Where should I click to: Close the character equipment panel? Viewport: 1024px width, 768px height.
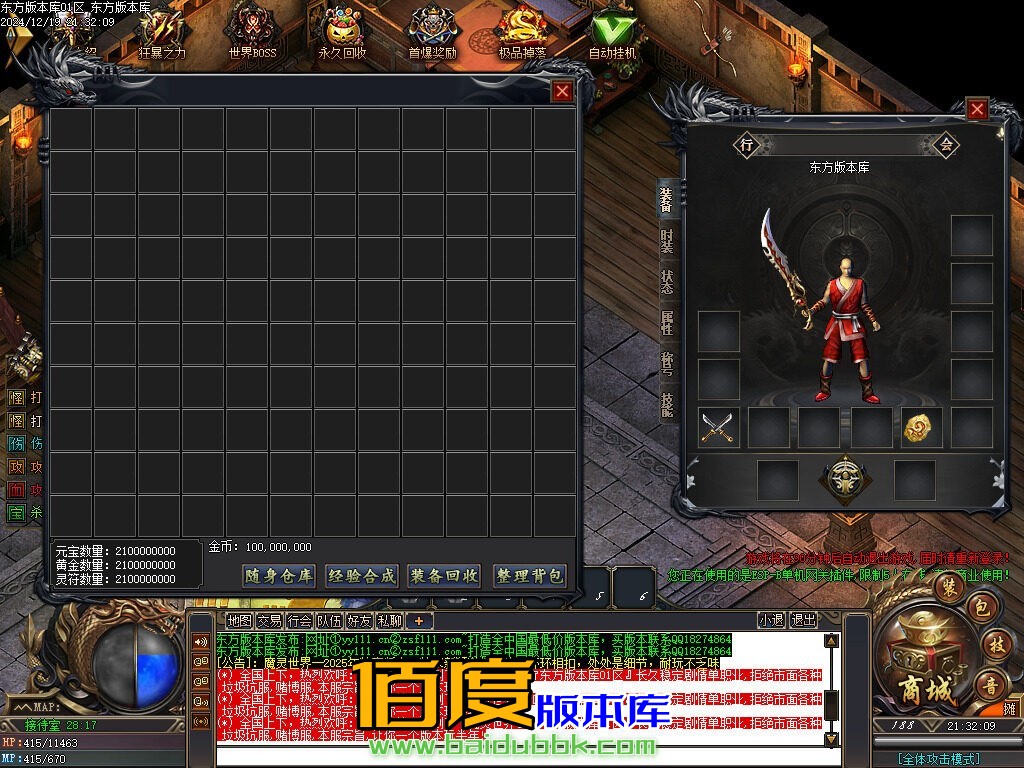(977, 109)
